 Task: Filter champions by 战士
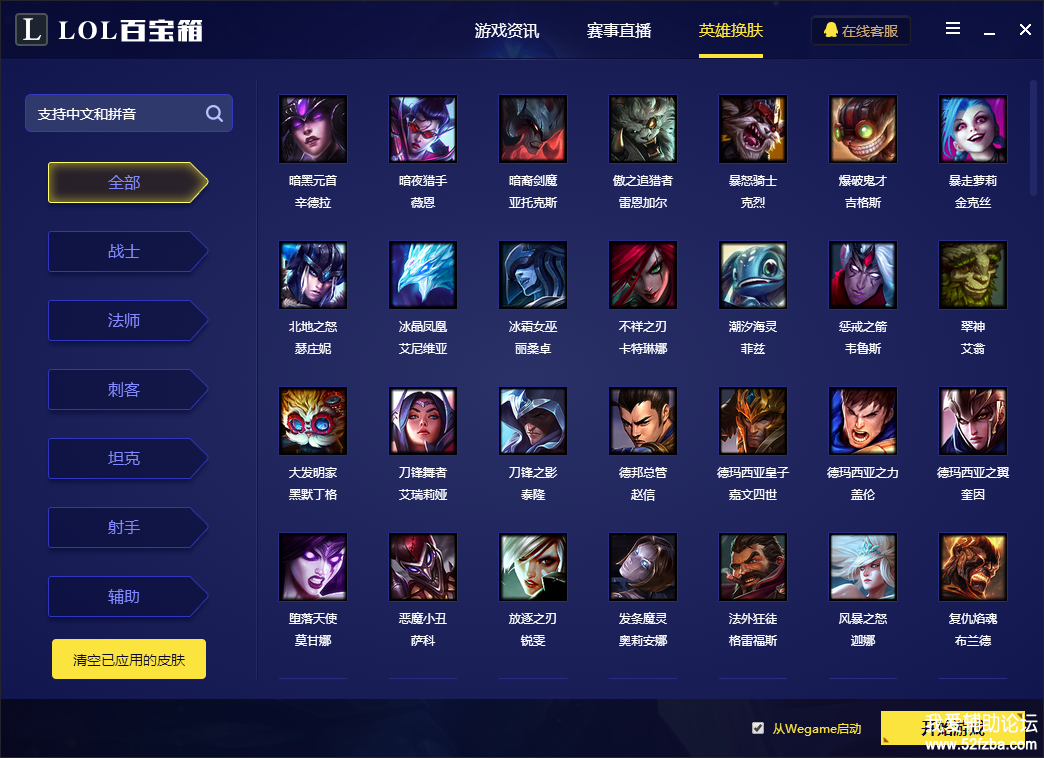[125, 252]
